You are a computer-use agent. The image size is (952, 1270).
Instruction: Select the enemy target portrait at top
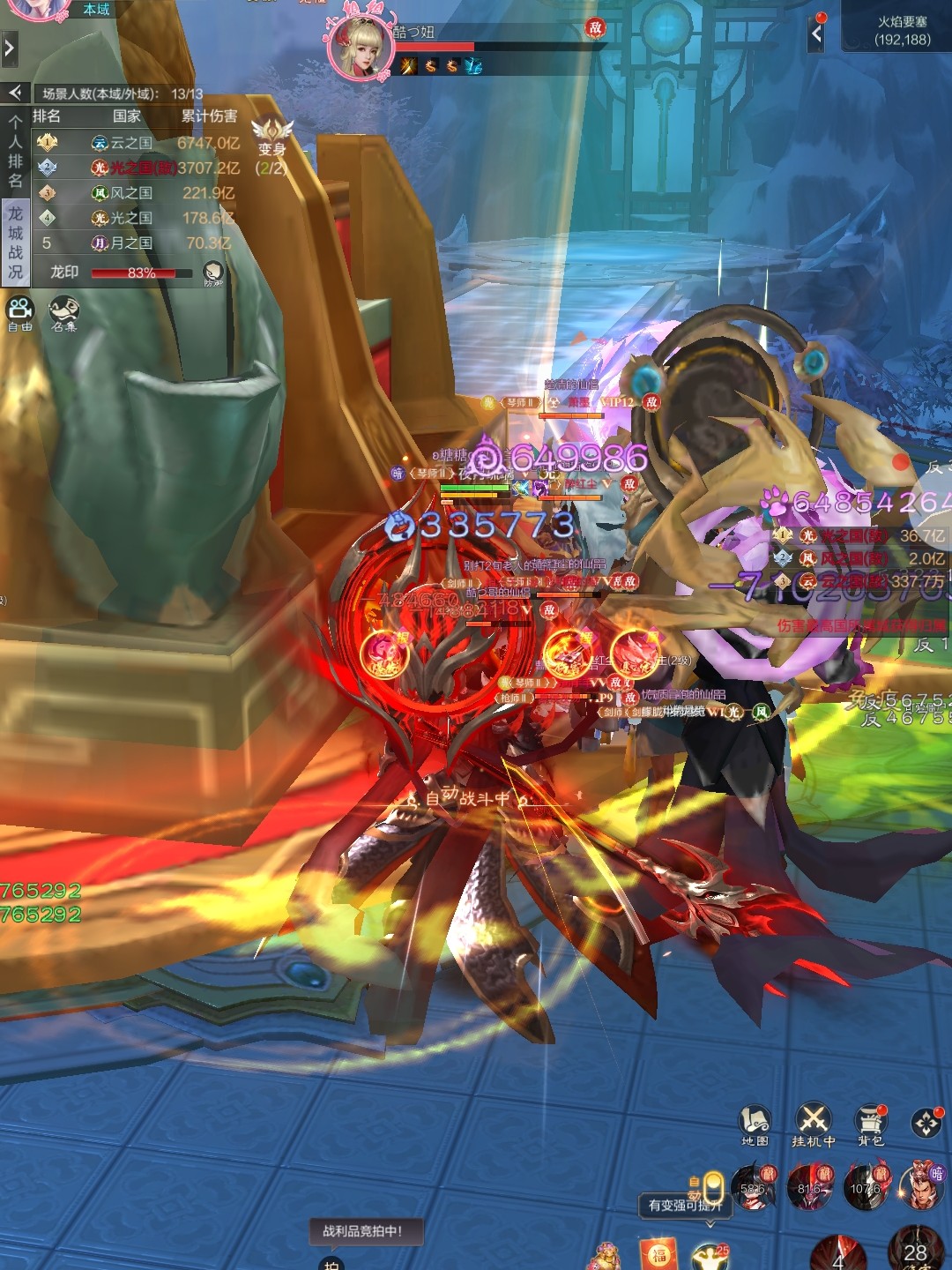pyautogui.click(x=360, y=46)
